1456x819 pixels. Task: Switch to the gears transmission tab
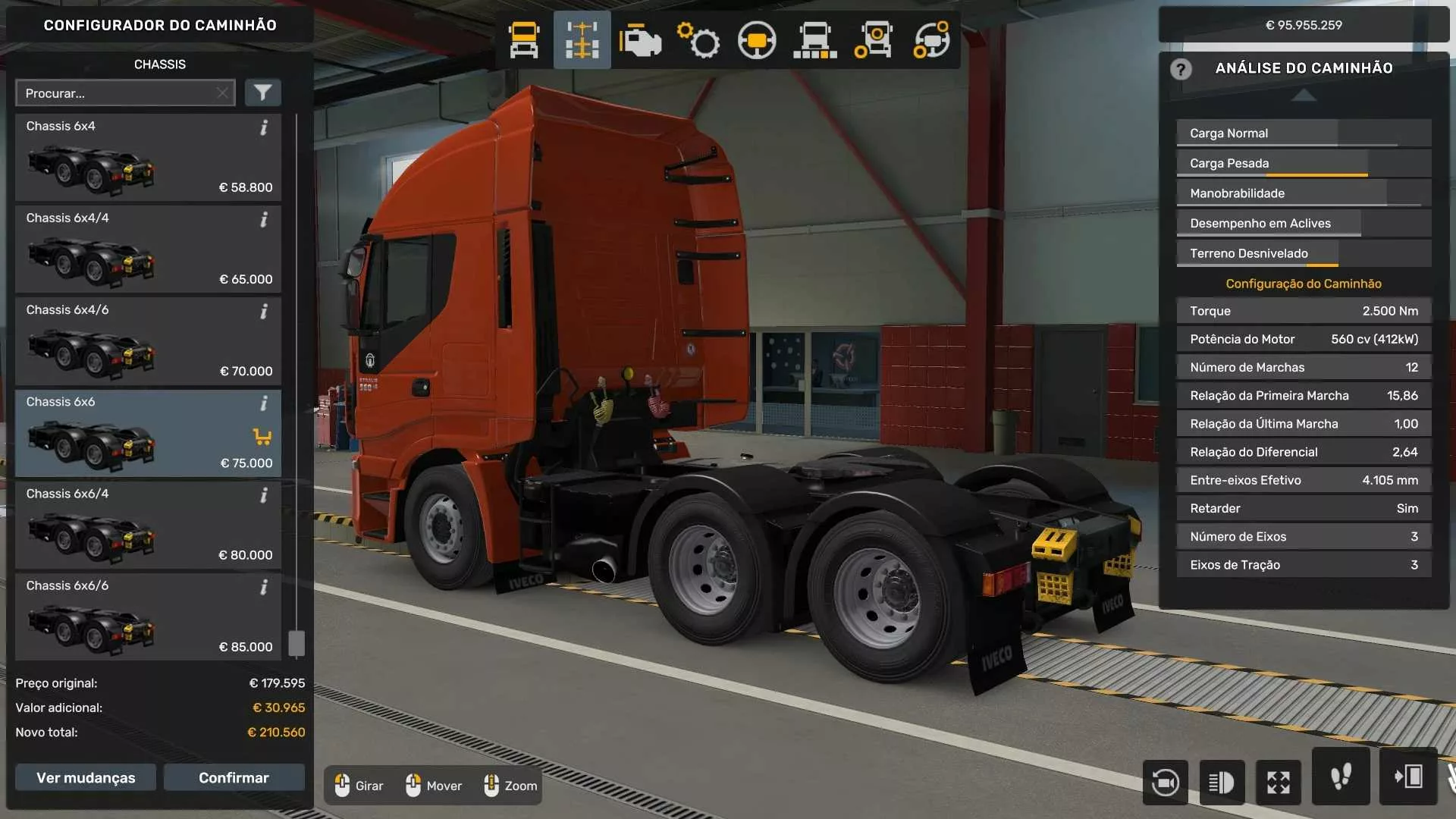(x=698, y=40)
